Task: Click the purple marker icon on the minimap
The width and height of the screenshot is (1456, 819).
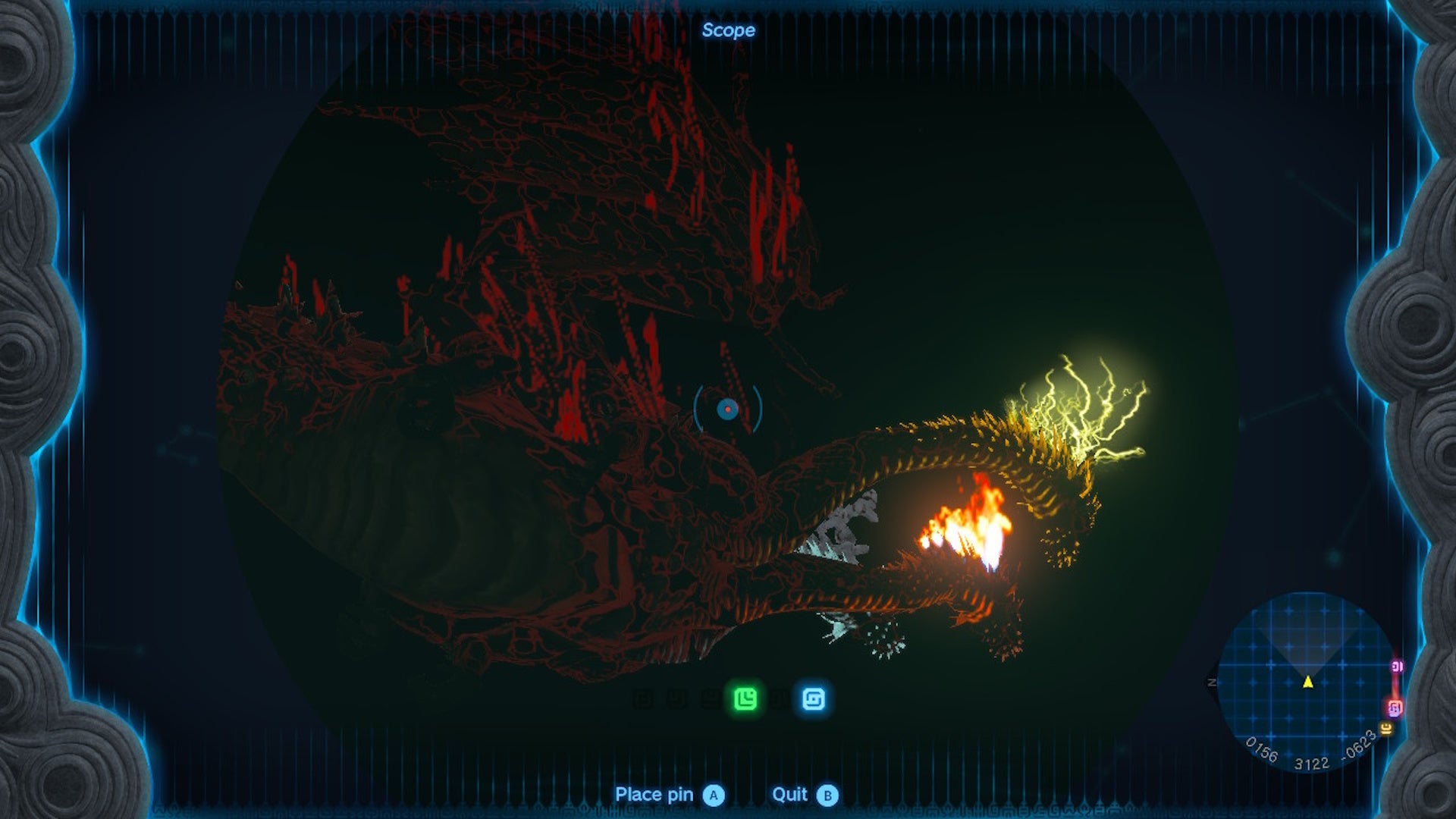Action: click(x=1397, y=666)
